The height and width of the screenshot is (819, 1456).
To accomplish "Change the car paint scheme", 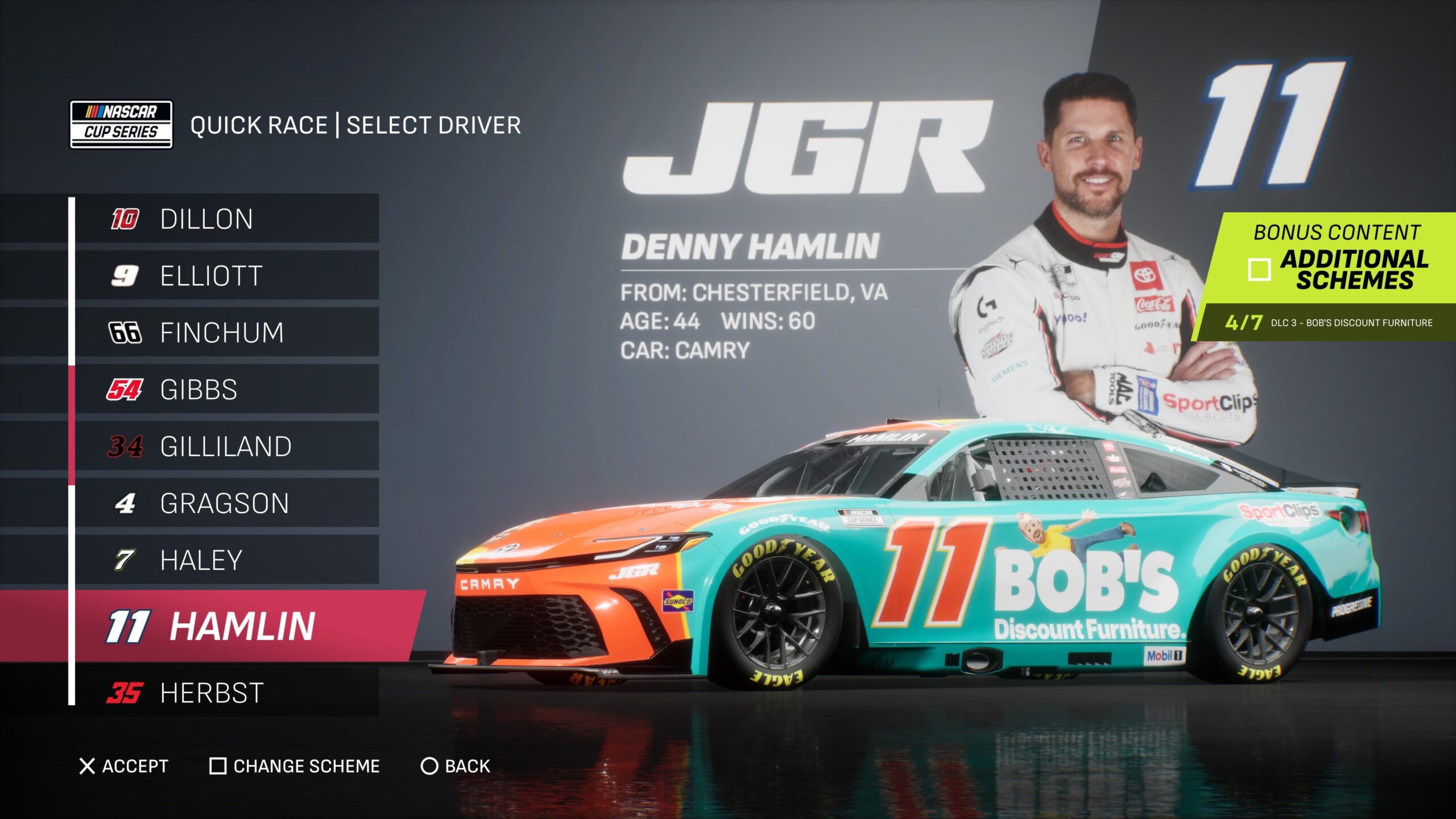I will [295, 766].
